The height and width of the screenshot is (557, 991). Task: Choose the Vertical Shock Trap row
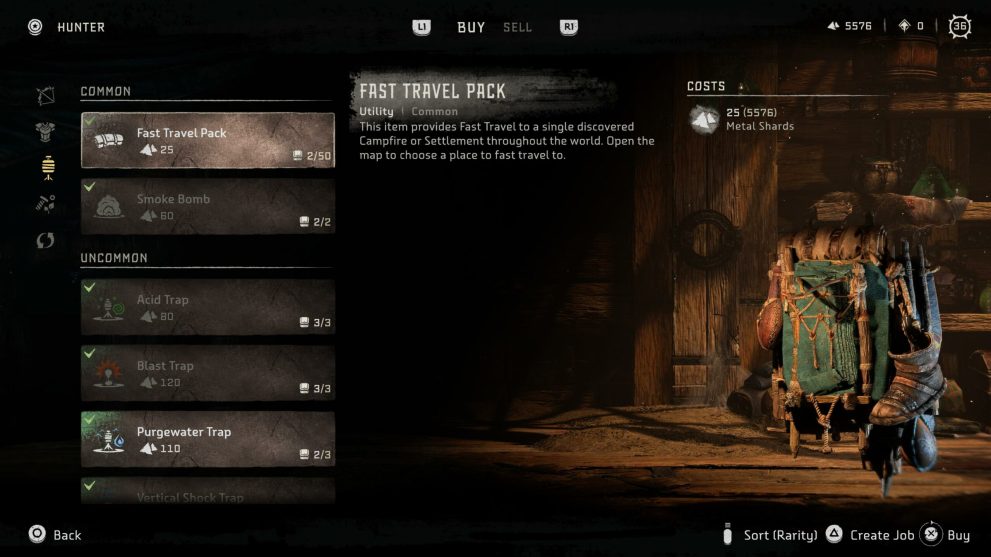click(x=207, y=492)
